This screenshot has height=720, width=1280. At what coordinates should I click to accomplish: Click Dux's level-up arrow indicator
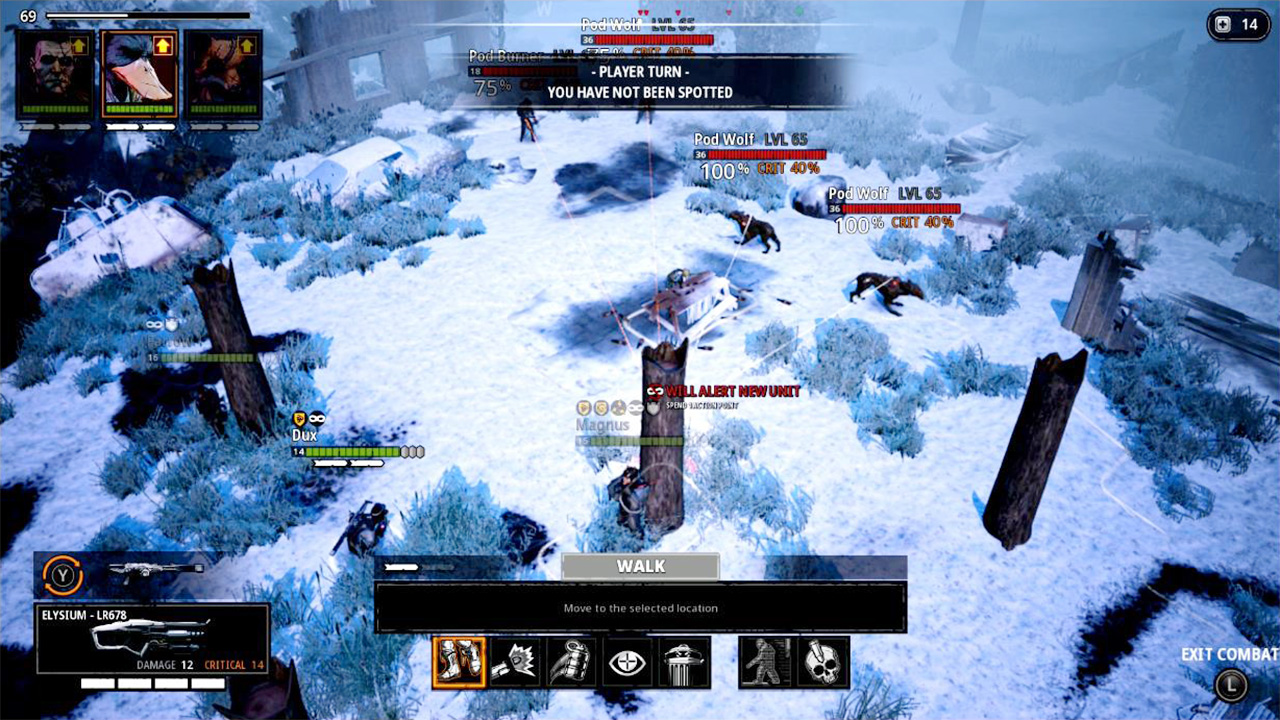[x=161, y=45]
